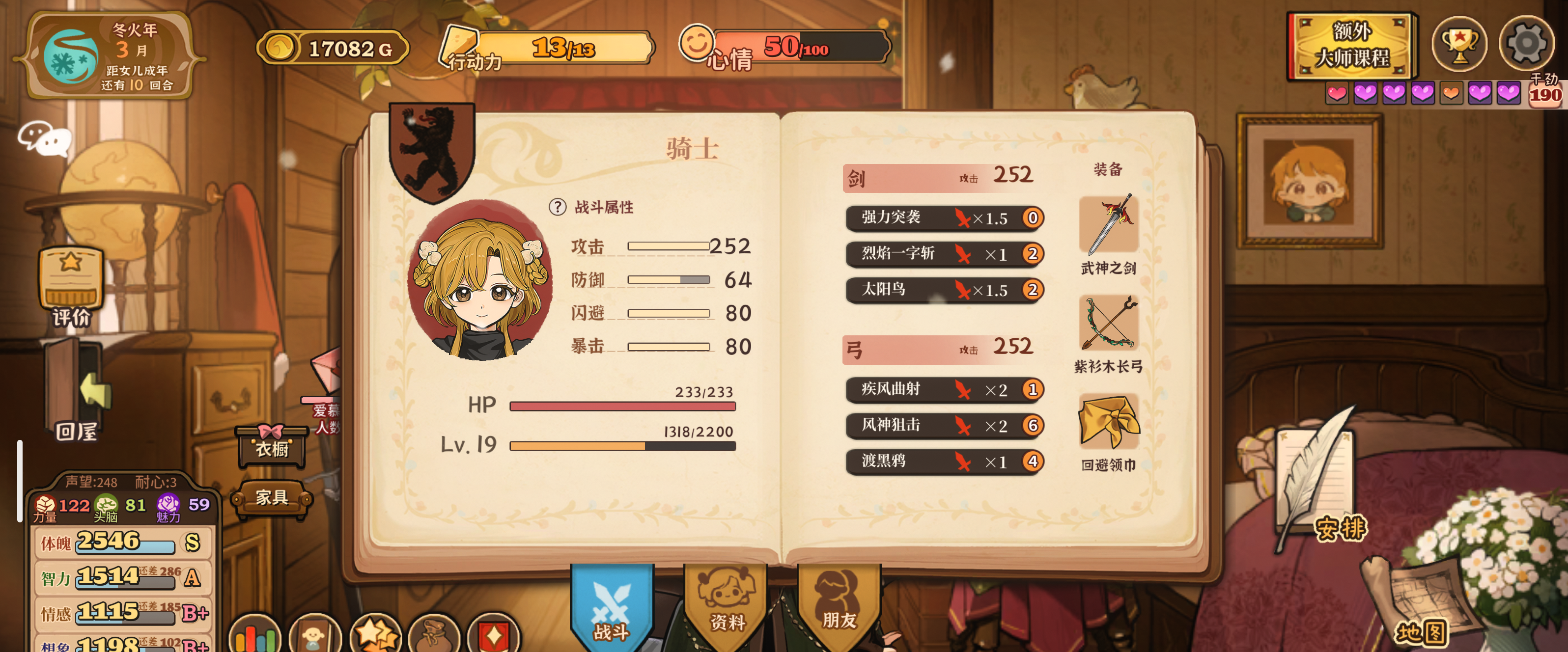Choose the 太阳鸟 sword skill
The height and width of the screenshot is (652, 1568).
point(944,290)
